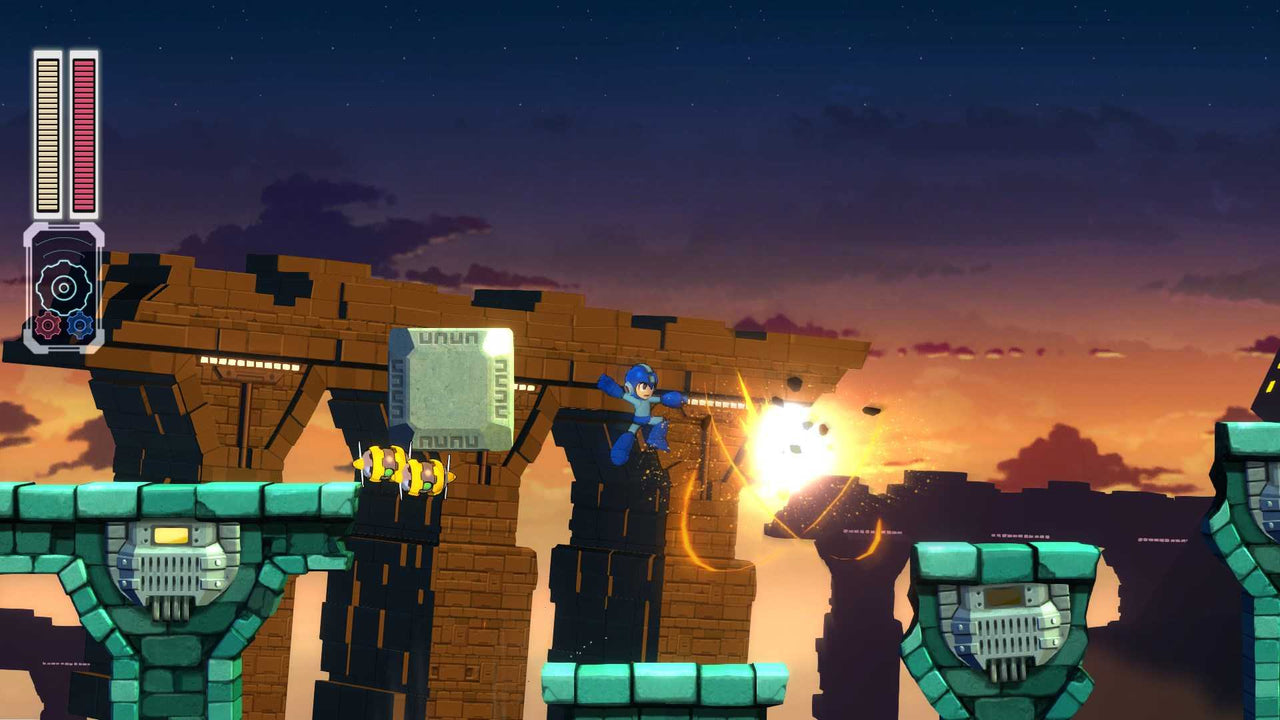The image size is (1280, 720).
Task: Toggle the Speed Gear in the HUD
Action: pyautogui.click(x=80, y=323)
